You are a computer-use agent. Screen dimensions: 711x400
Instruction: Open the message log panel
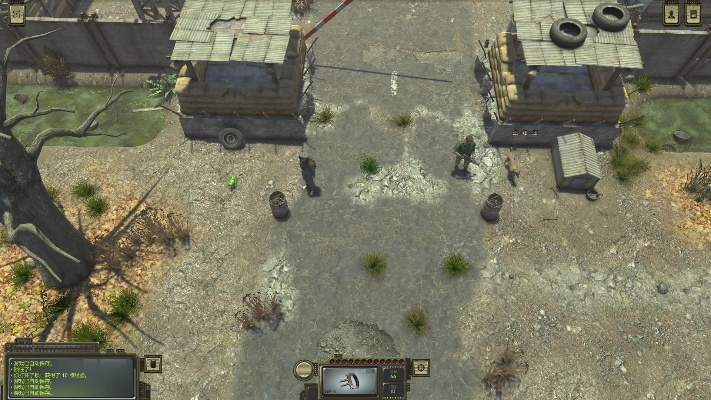pos(70,376)
